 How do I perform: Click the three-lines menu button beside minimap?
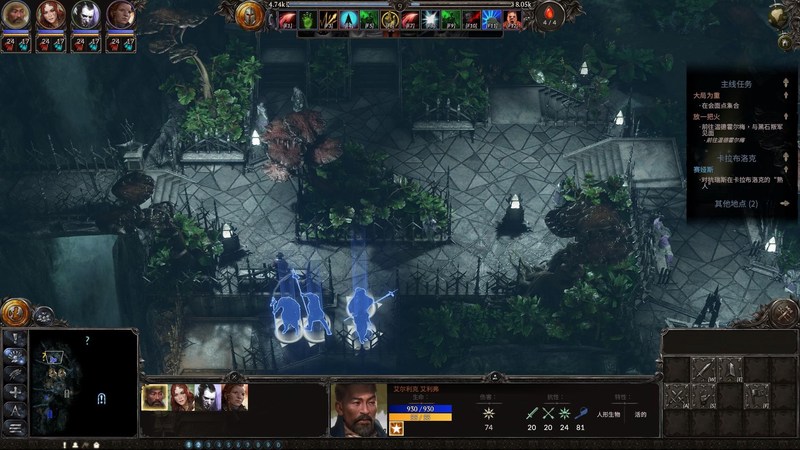click(x=17, y=427)
